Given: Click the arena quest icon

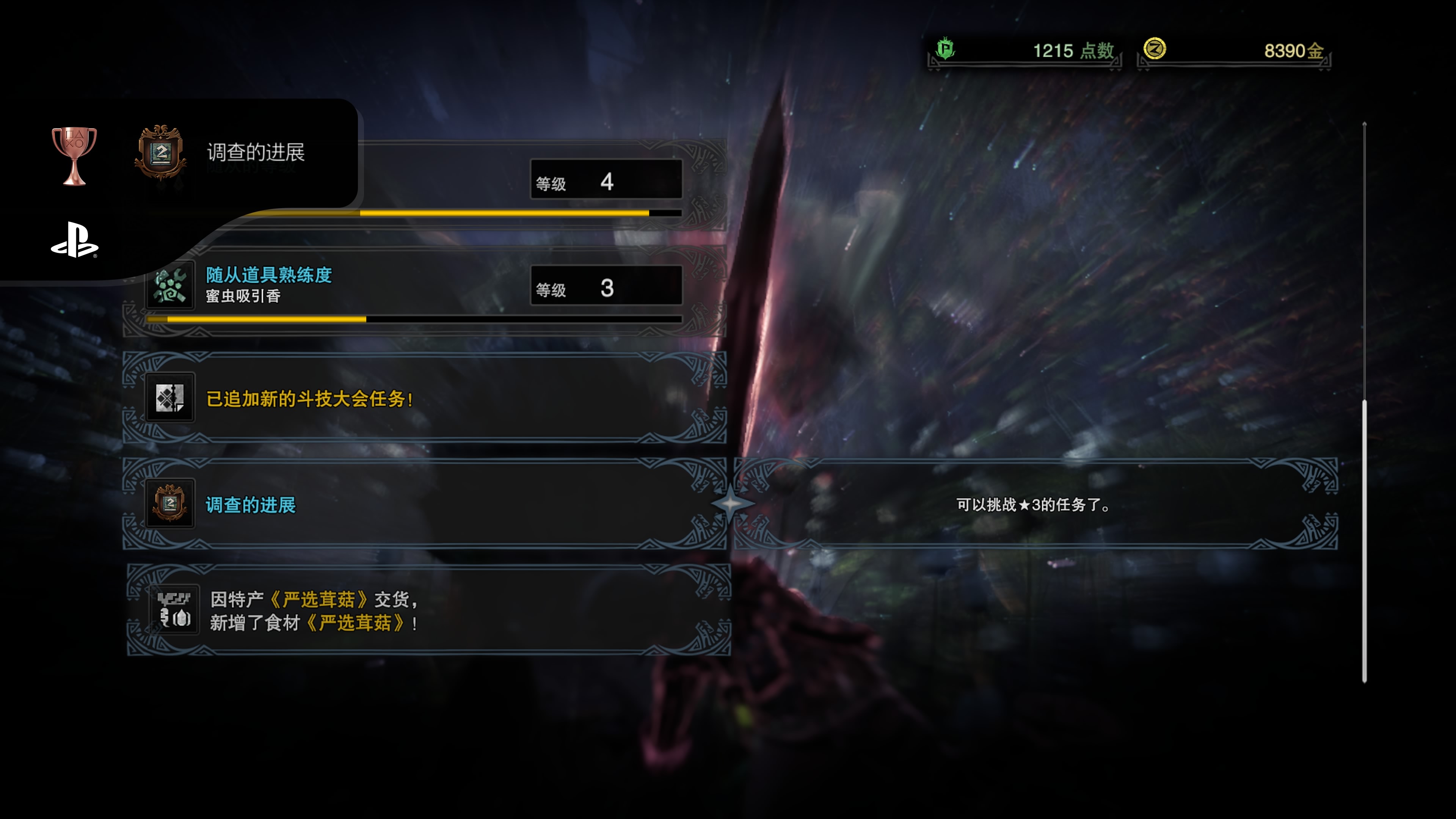Looking at the screenshot, I should (x=170, y=398).
